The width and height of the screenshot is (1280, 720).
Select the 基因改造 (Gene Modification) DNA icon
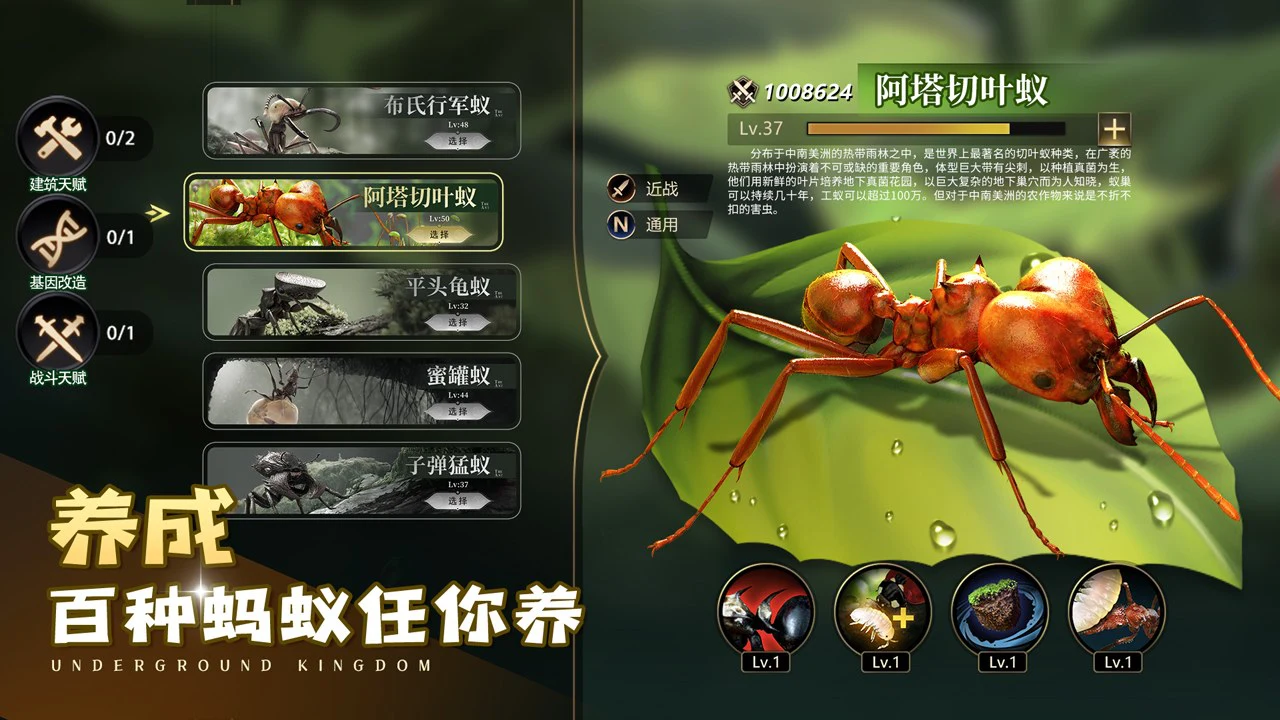tap(57, 237)
